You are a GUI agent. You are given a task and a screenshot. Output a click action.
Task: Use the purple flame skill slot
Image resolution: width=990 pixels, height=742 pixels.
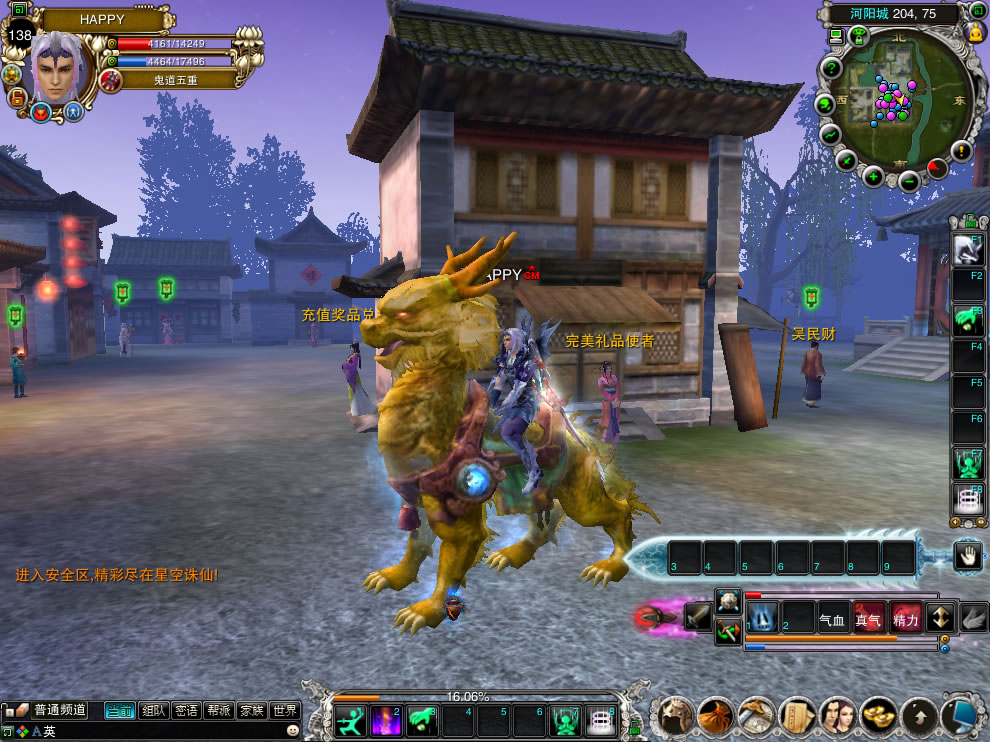(x=386, y=719)
